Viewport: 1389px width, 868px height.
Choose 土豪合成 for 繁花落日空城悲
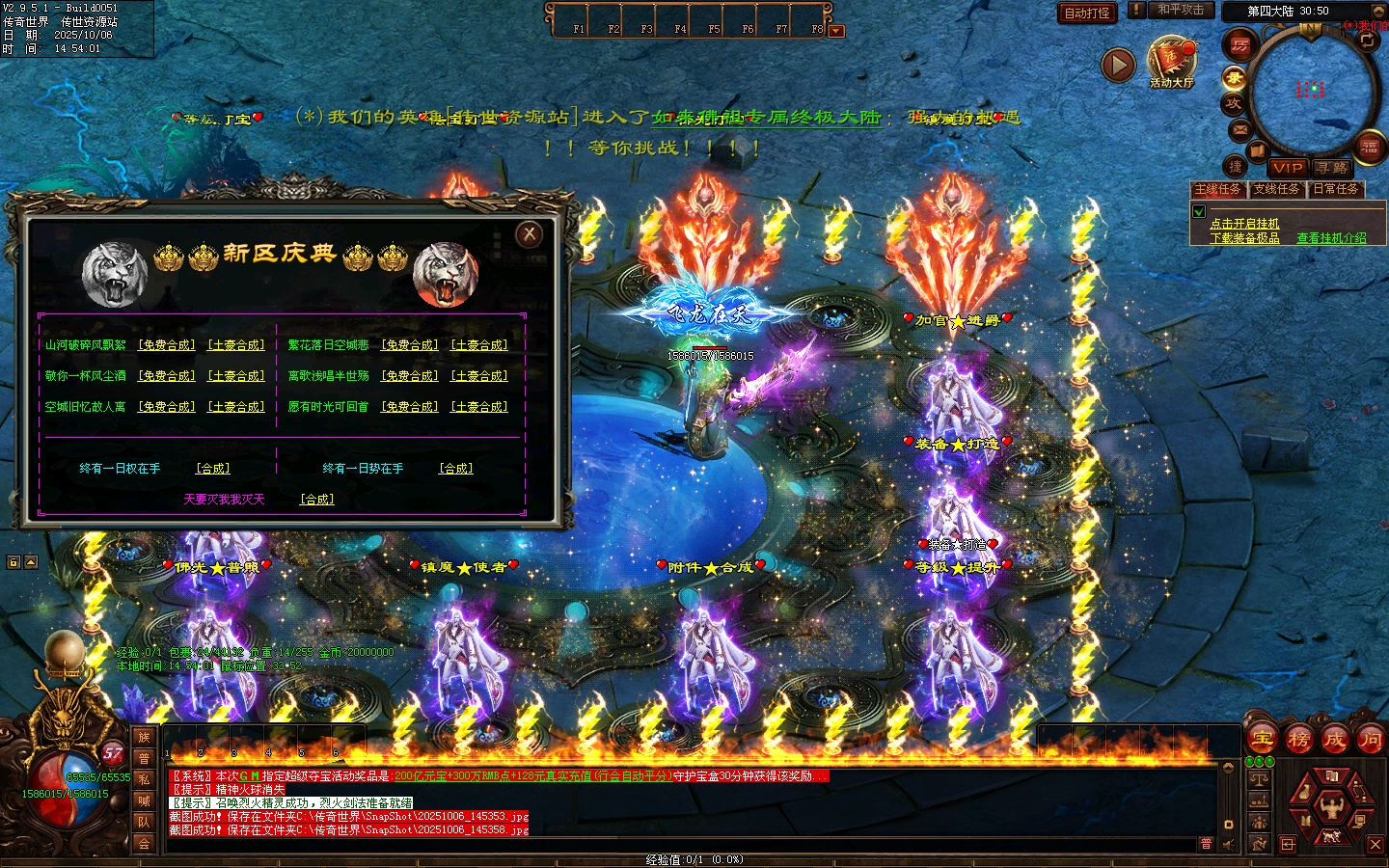tap(479, 345)
